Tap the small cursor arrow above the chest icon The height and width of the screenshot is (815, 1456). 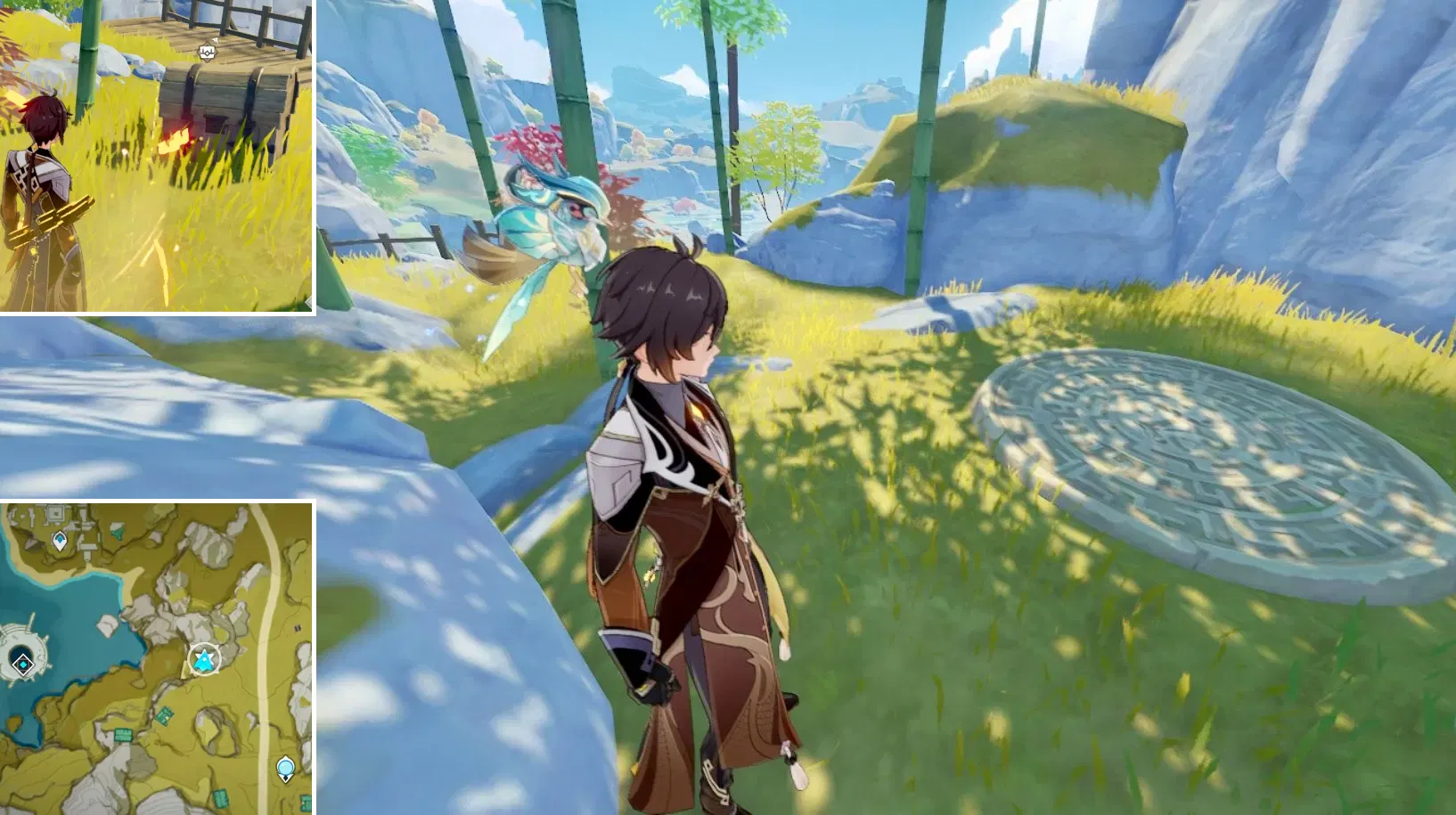pos(216,40)
